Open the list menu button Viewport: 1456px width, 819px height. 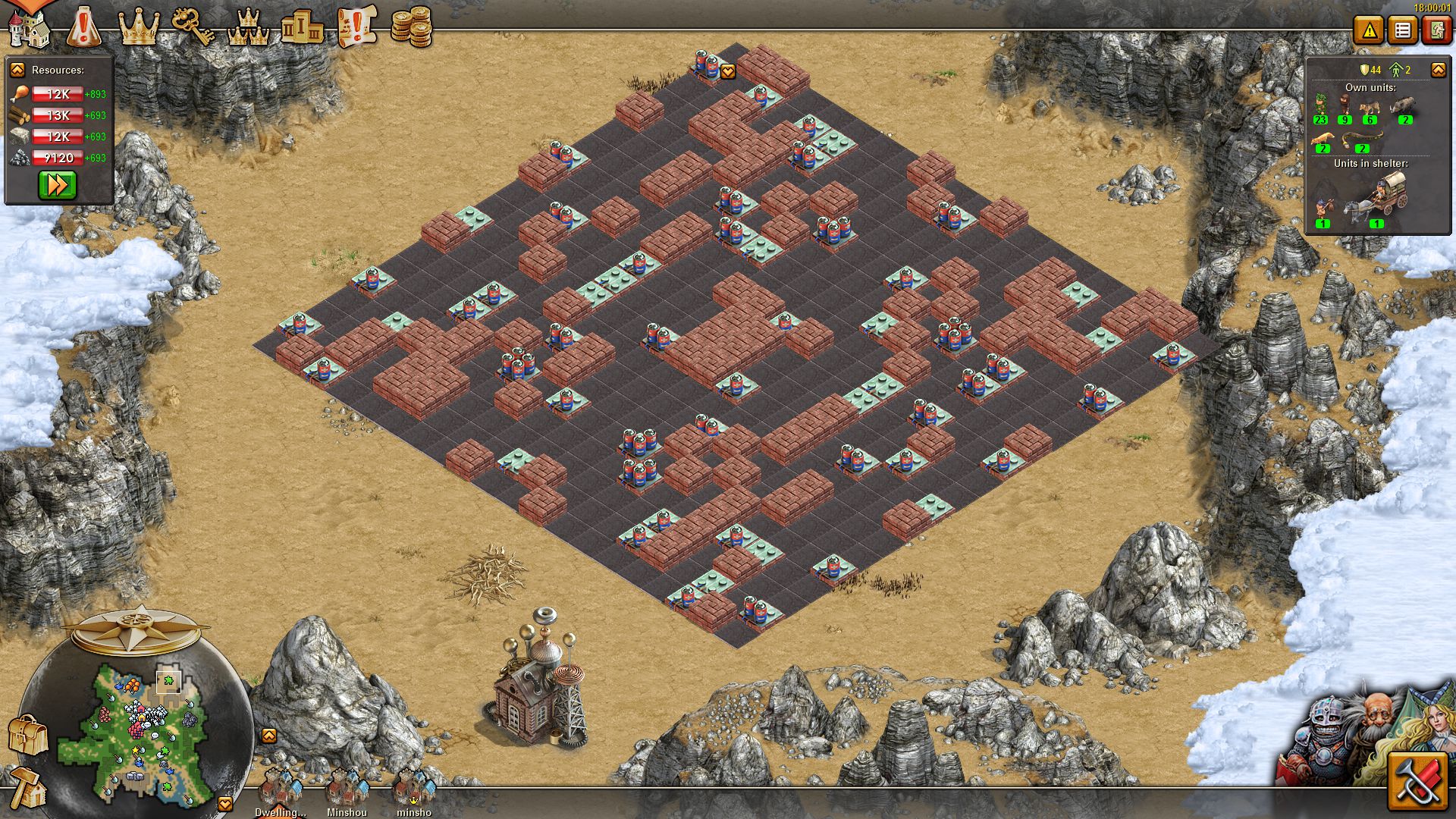(x=1402, y=31)
